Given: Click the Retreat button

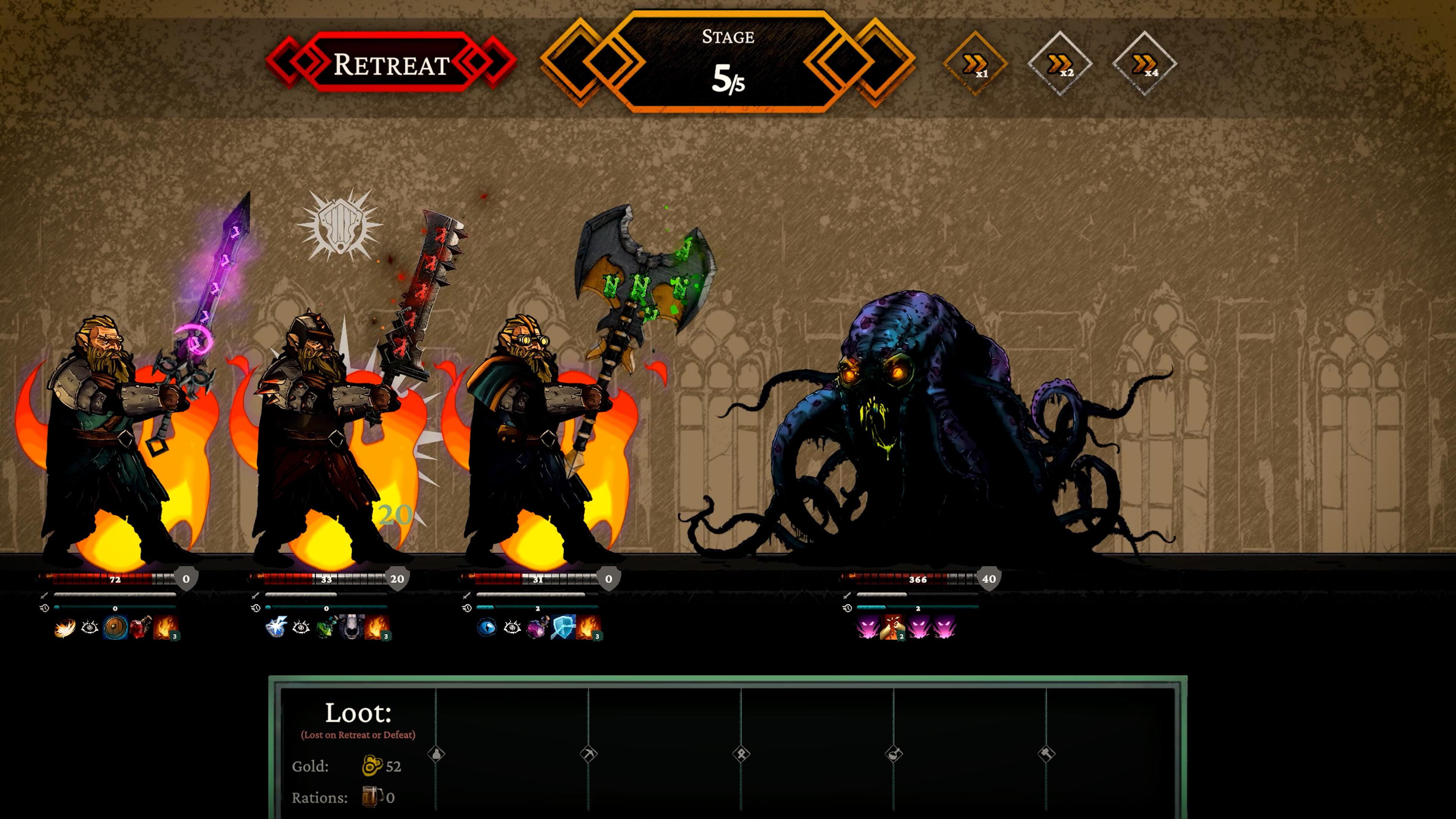Looking at the screenshot, I should point(391,64).
